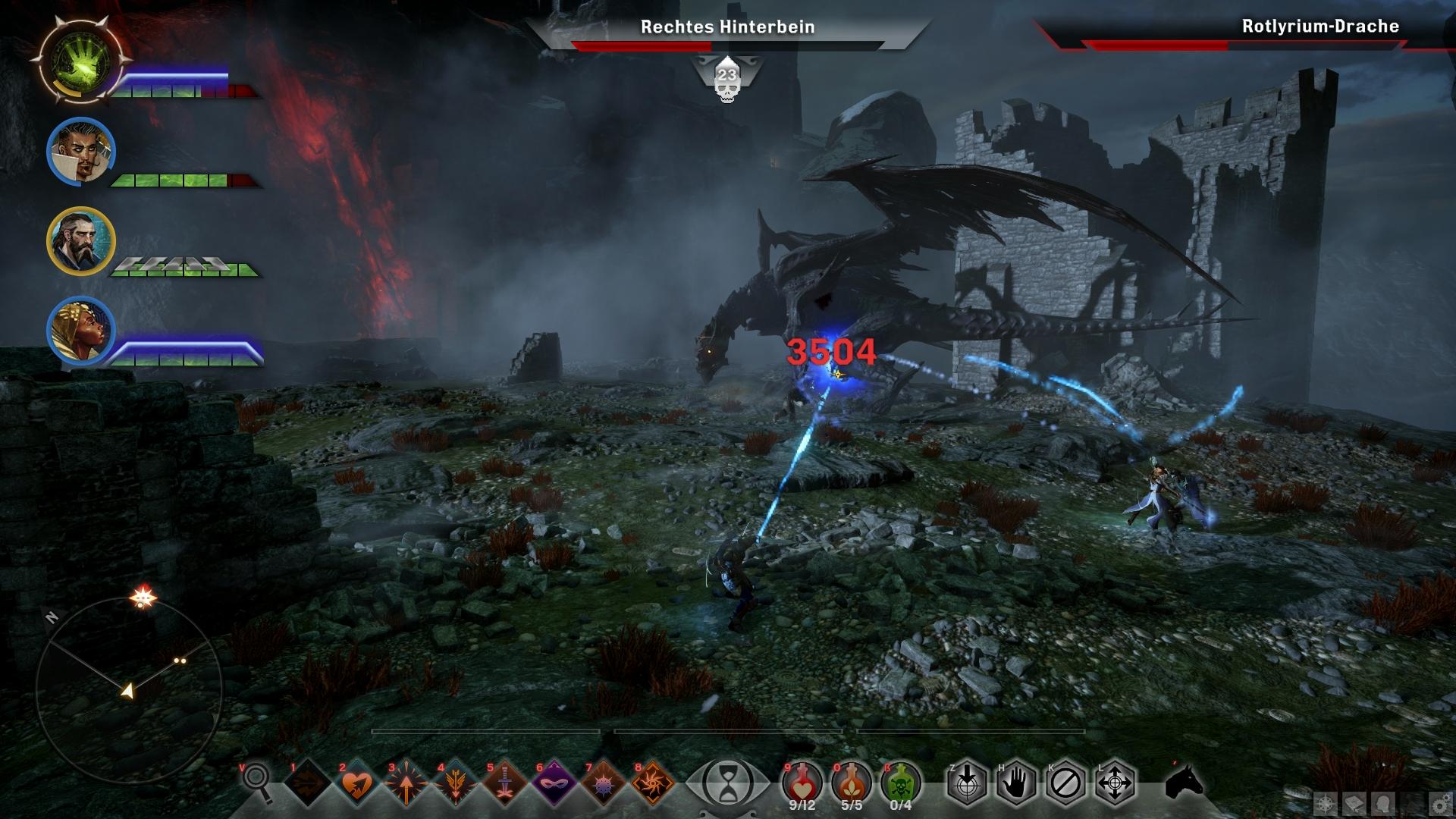Select Blackwall's bearded party portrait
Image resolution: width=1456 pixels, height=819 pixels.
pyautogui.click(x=80, y=241)
